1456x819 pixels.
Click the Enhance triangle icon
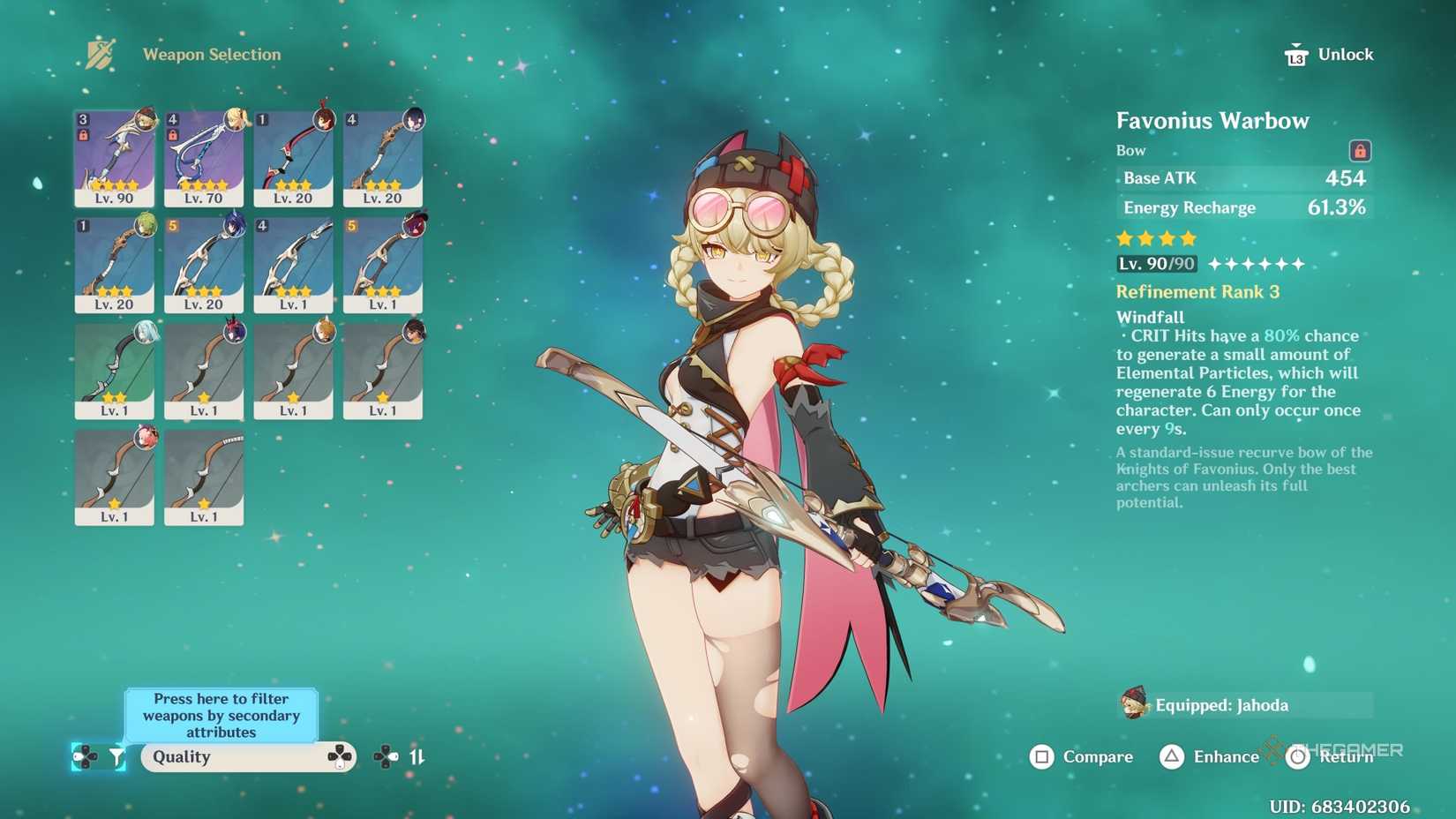tap(1173, 757)
